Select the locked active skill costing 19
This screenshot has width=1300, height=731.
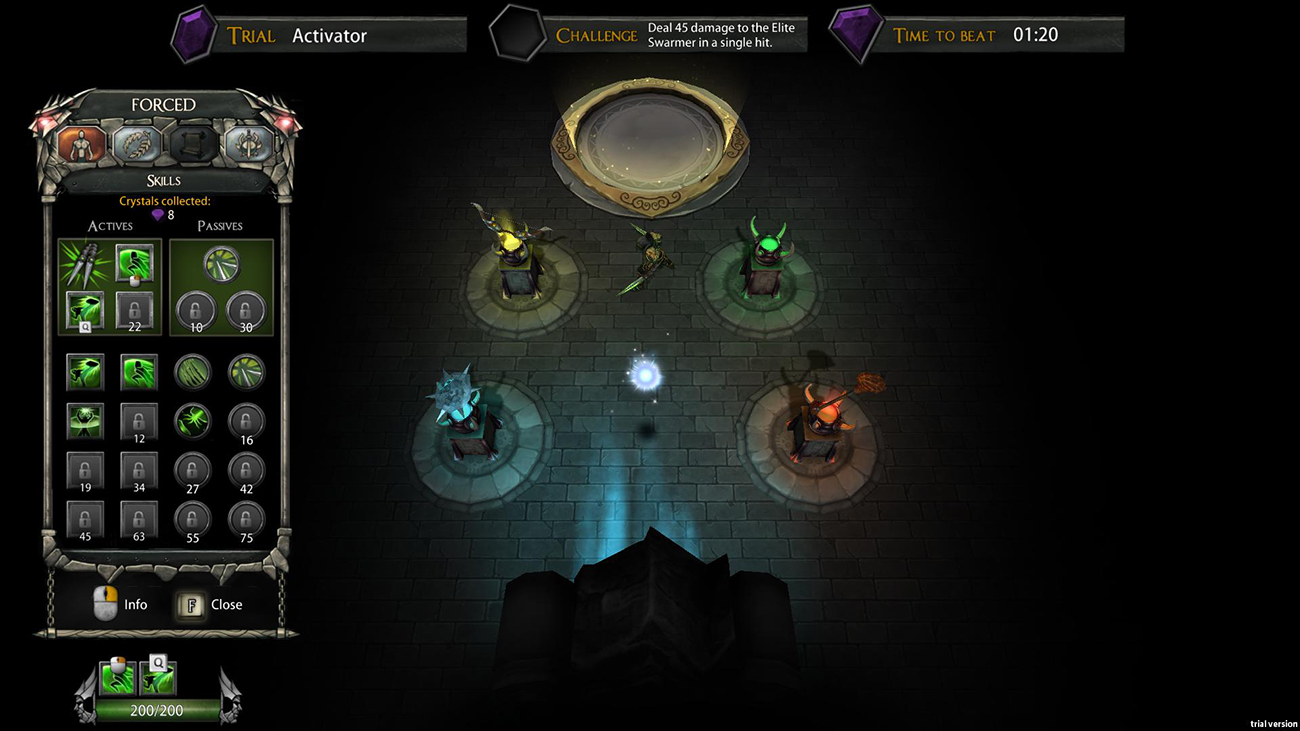pyautogui.click(x=85, y=470)
